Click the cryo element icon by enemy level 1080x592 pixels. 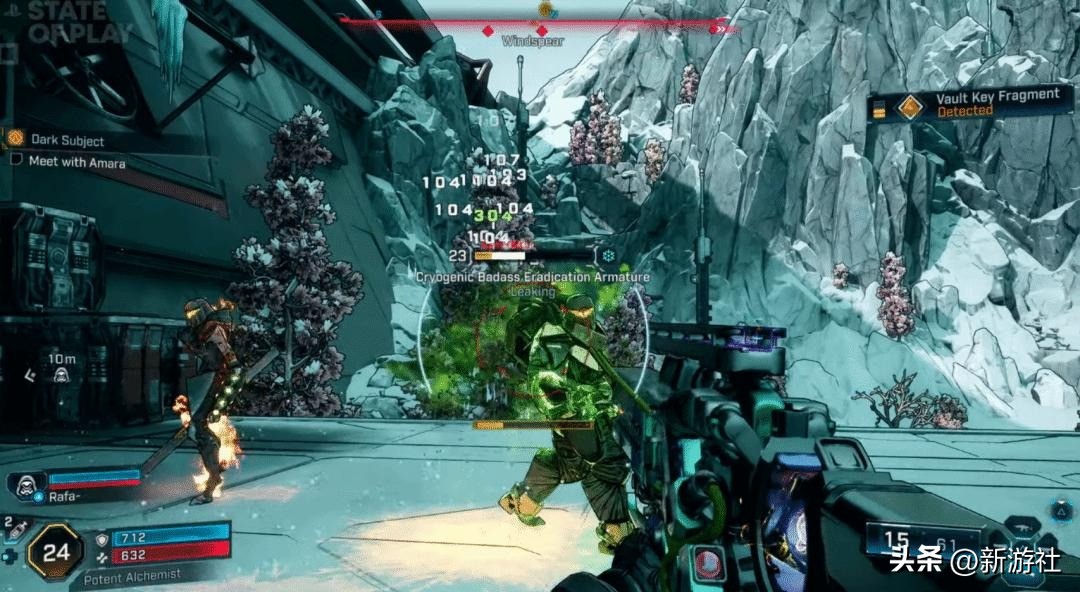607,256
